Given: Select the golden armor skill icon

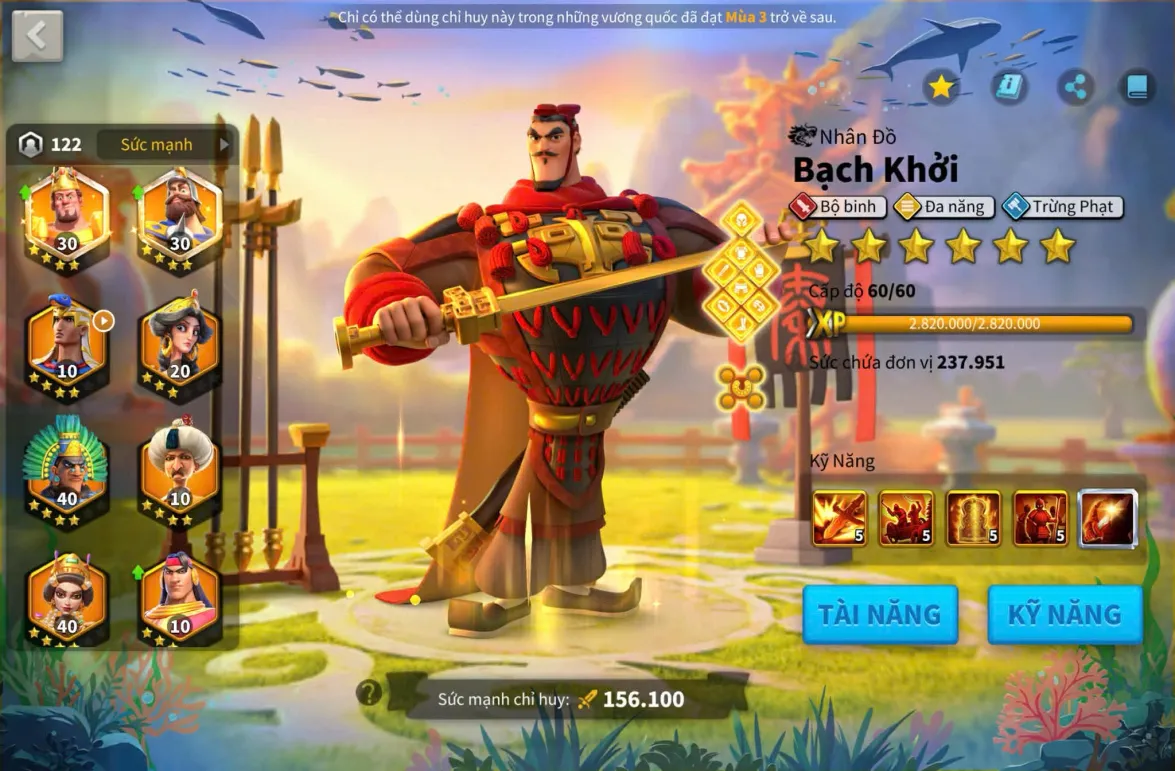Looking at the screenshot, I should tap(973, 518).
